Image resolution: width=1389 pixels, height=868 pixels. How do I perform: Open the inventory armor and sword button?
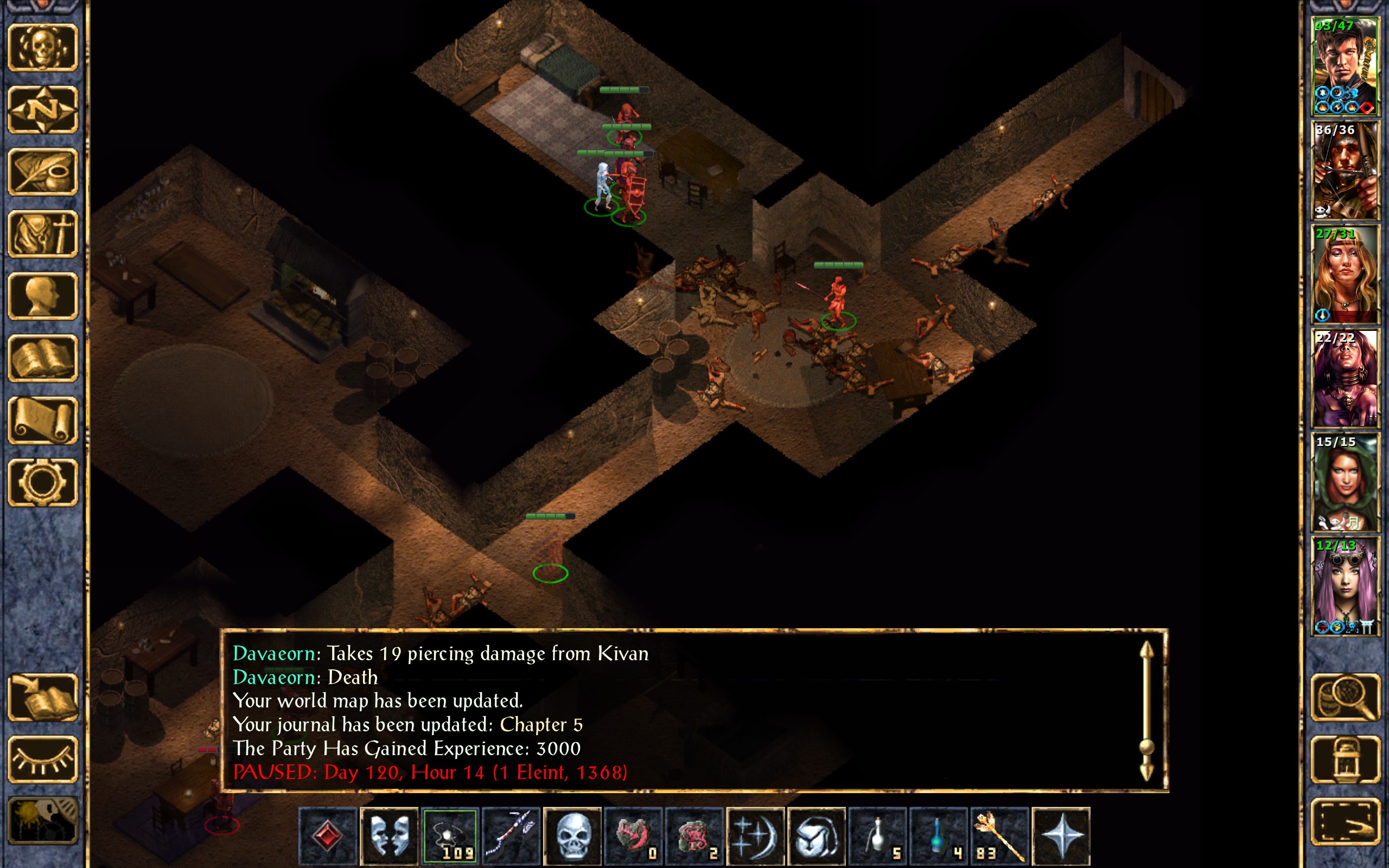coord(42,234)
